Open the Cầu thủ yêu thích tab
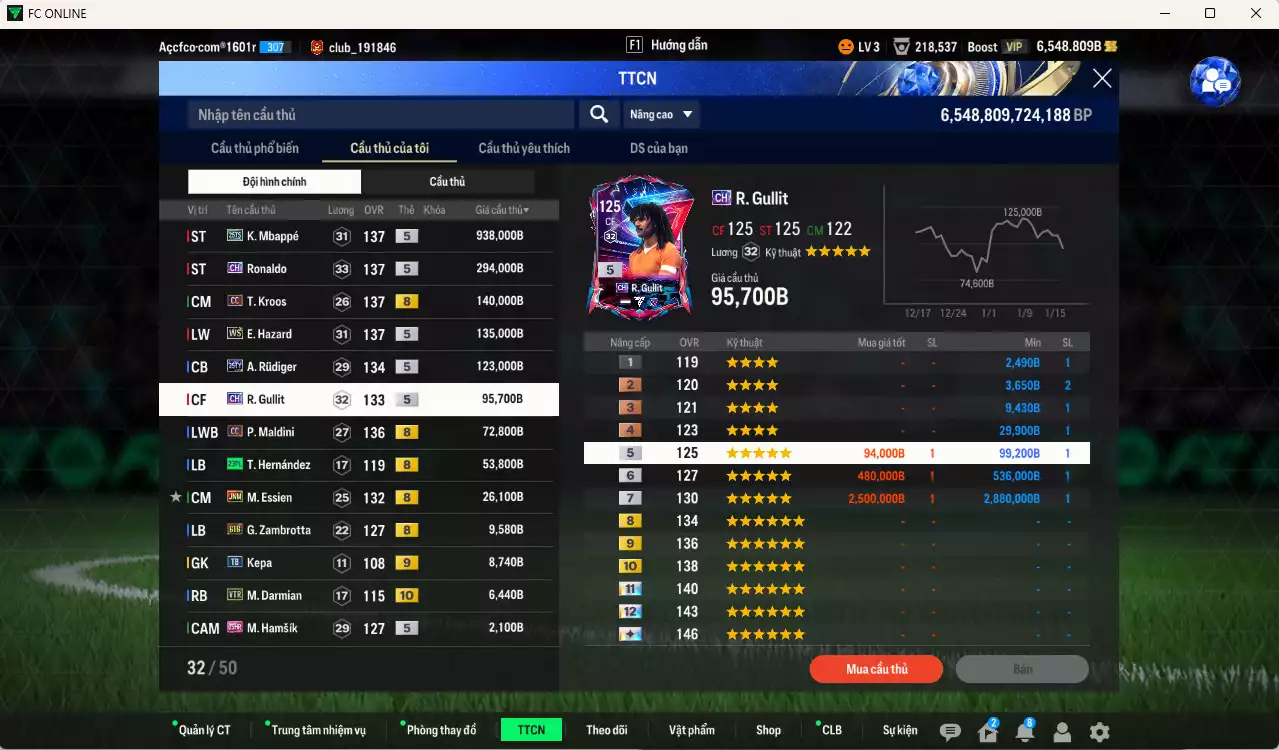The image size is (1279, 750). tap(524, 148)
